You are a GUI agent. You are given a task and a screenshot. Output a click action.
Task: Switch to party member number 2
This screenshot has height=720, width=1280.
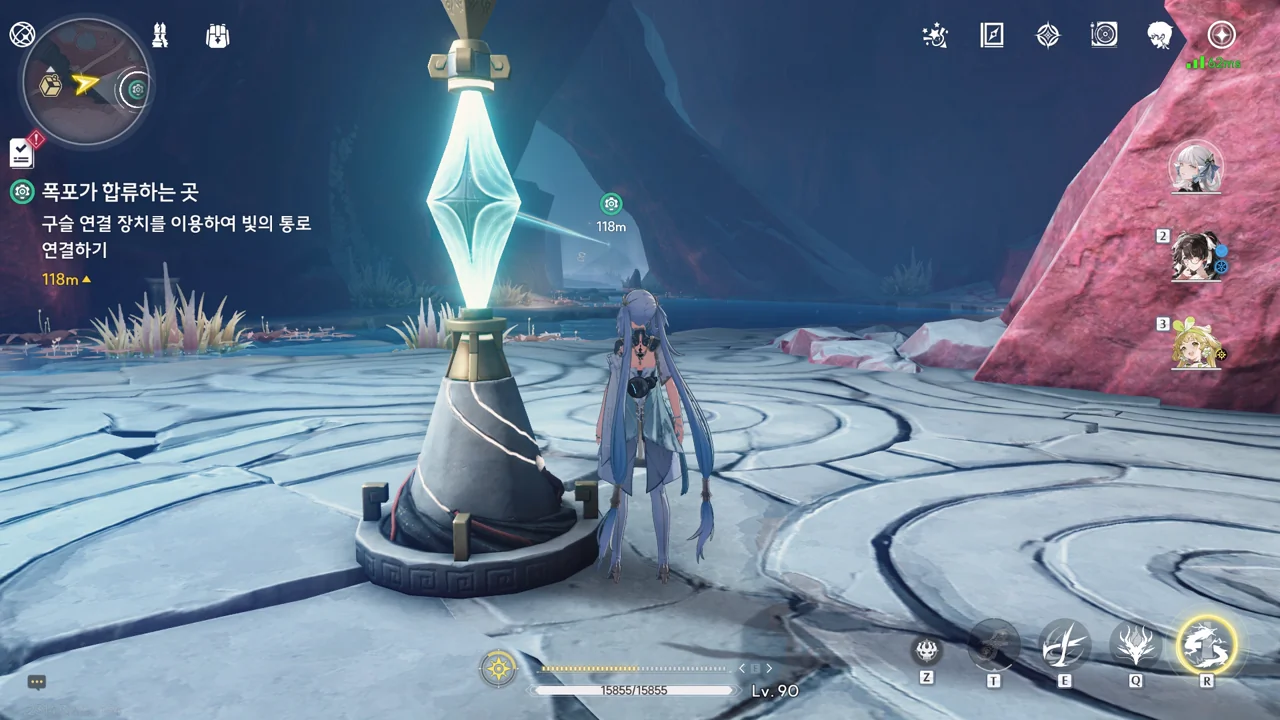[x=1197, y=256]
